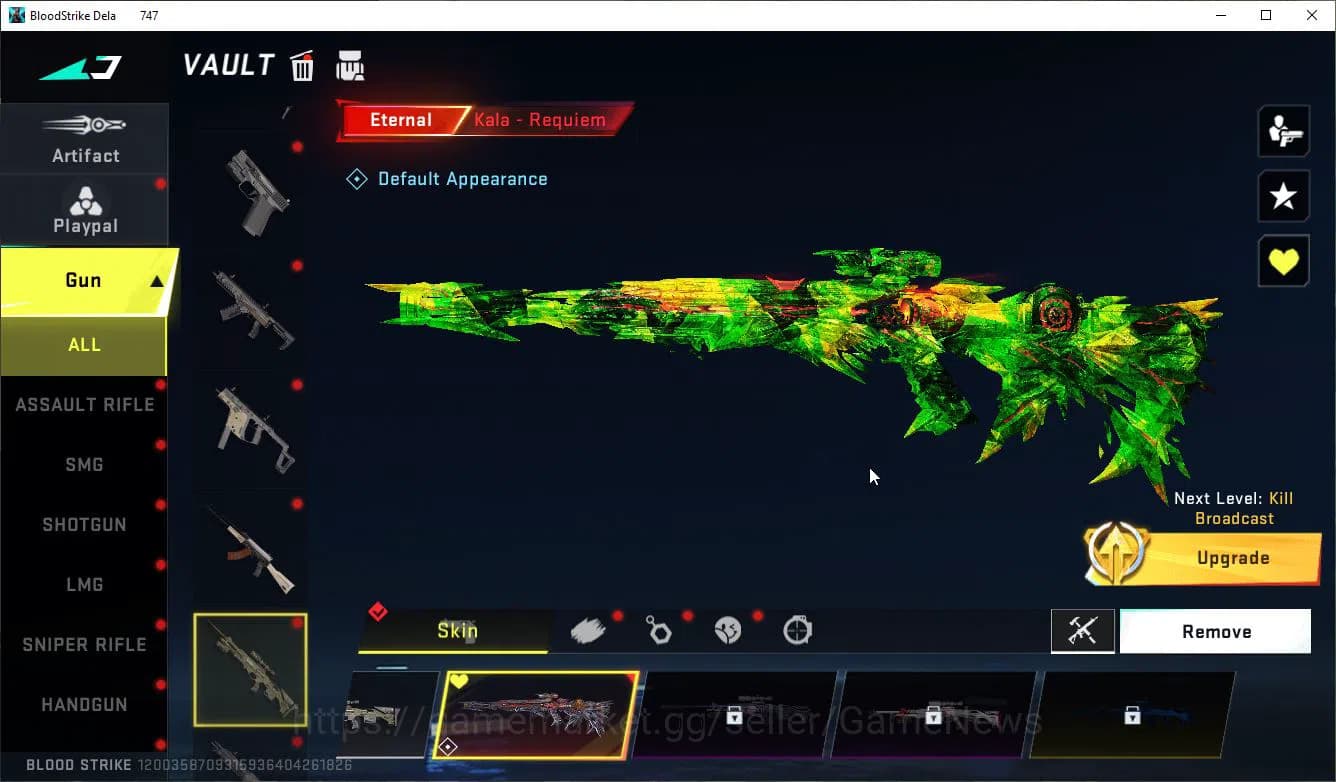Click the bulk dismantle icon beside the trash
Image resolution: width=1336 pixels, height=782 pixels.
pos(350,64)
